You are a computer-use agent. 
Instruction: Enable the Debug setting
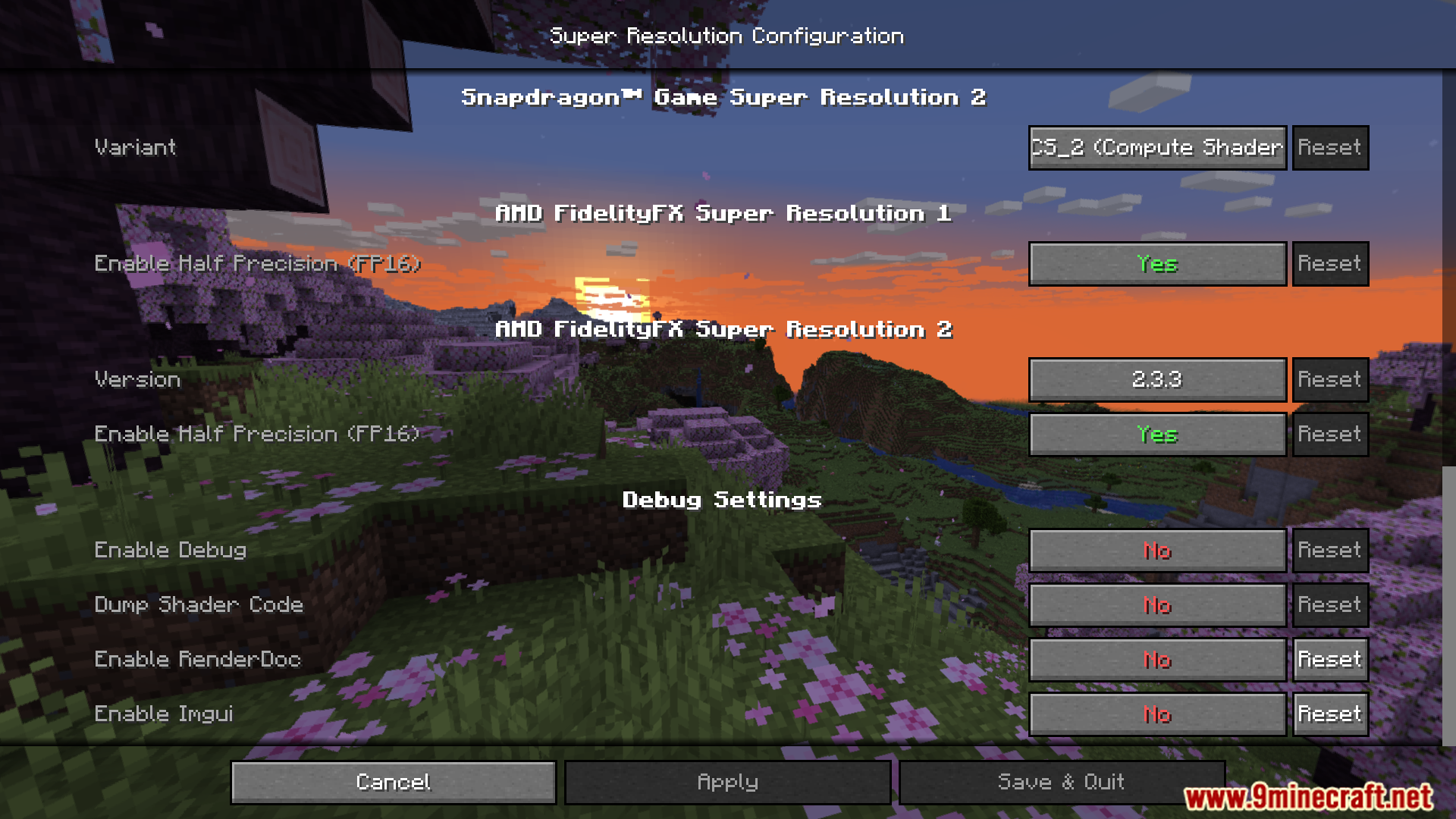tap(1156, 550)
